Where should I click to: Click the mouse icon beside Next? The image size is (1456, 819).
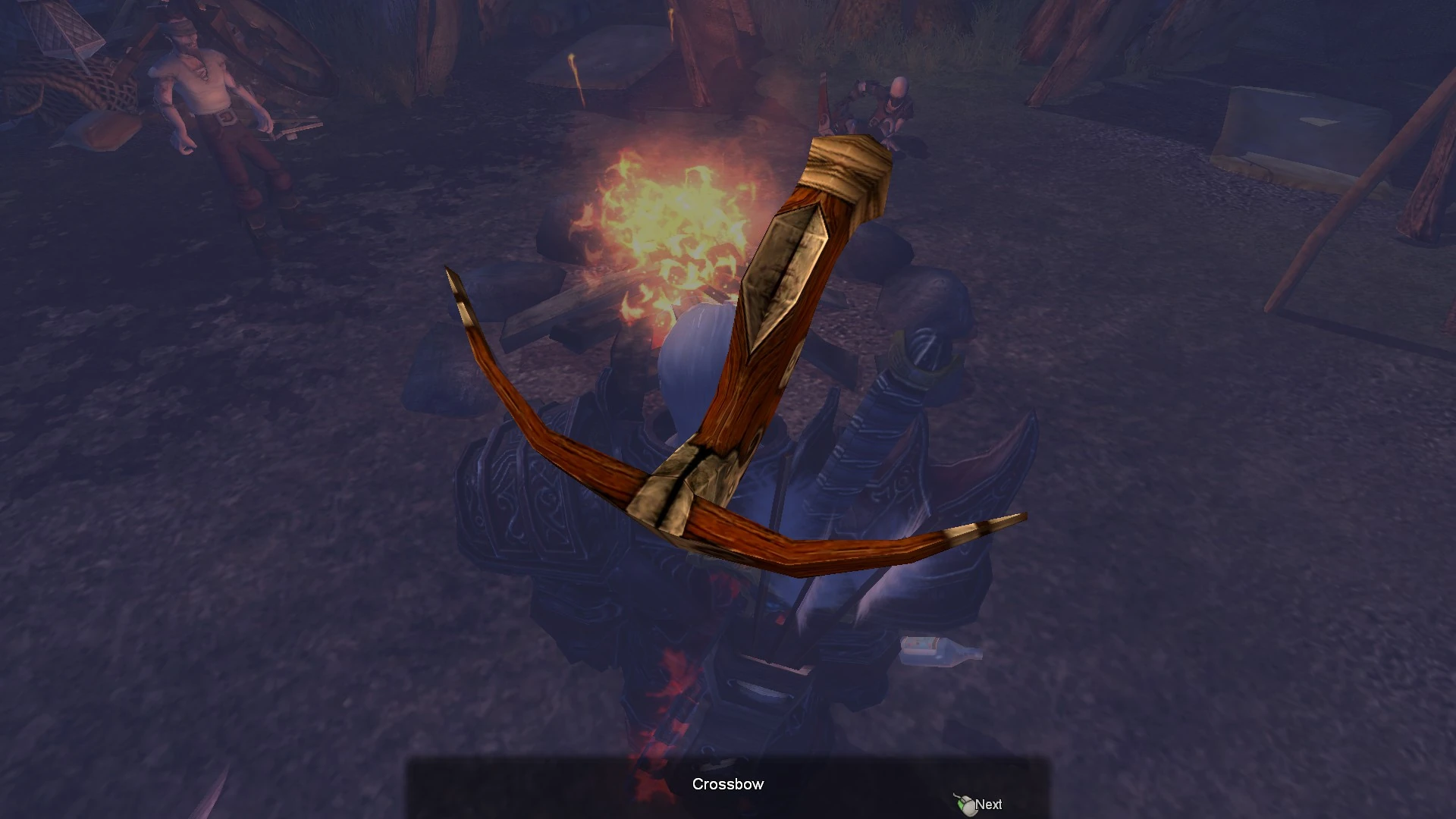[965, 804]
